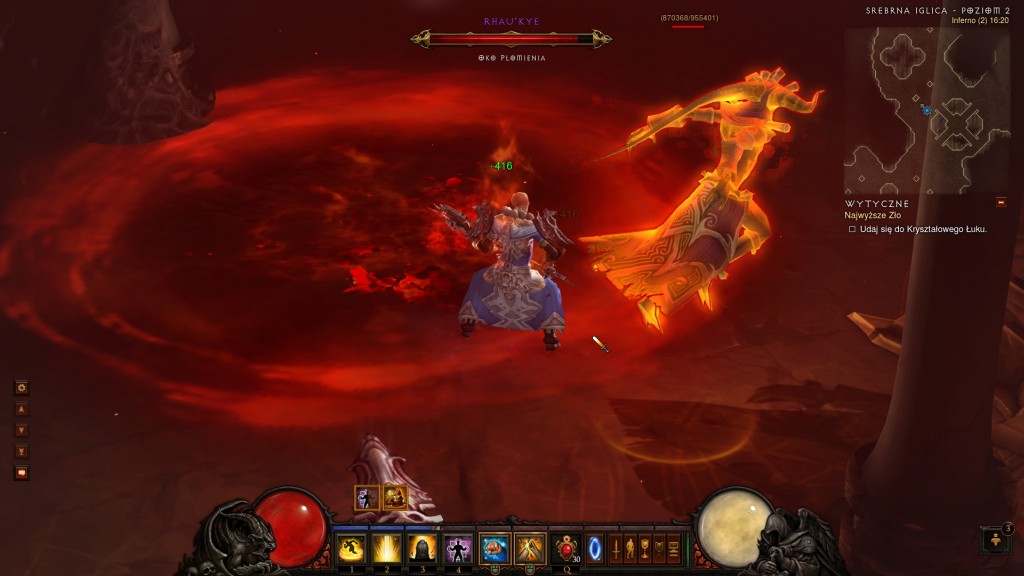Select the blue fist primary attack skill
The height and width of the screenshot is (576, 1024).
(x=495, y=548)
